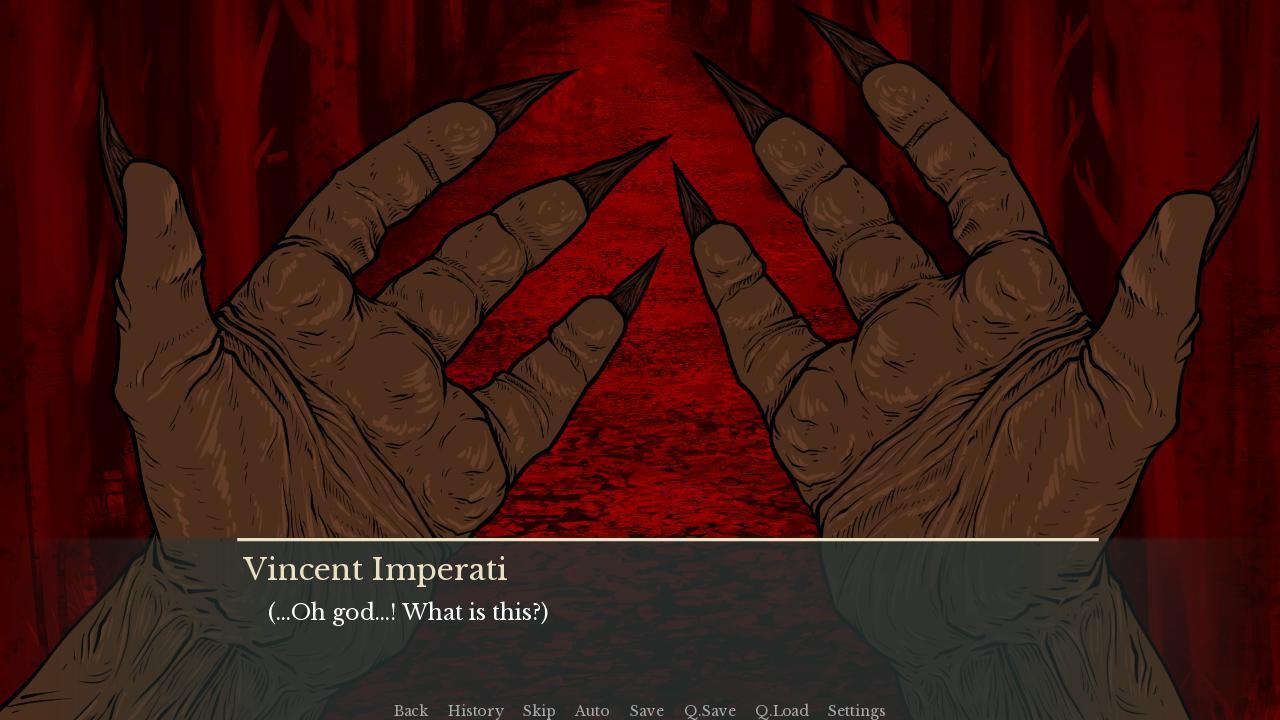Click the line '(...Oh god...! What is this?)'
Viewport: 1280px width, 720px height.
click(x=408, y=611)
